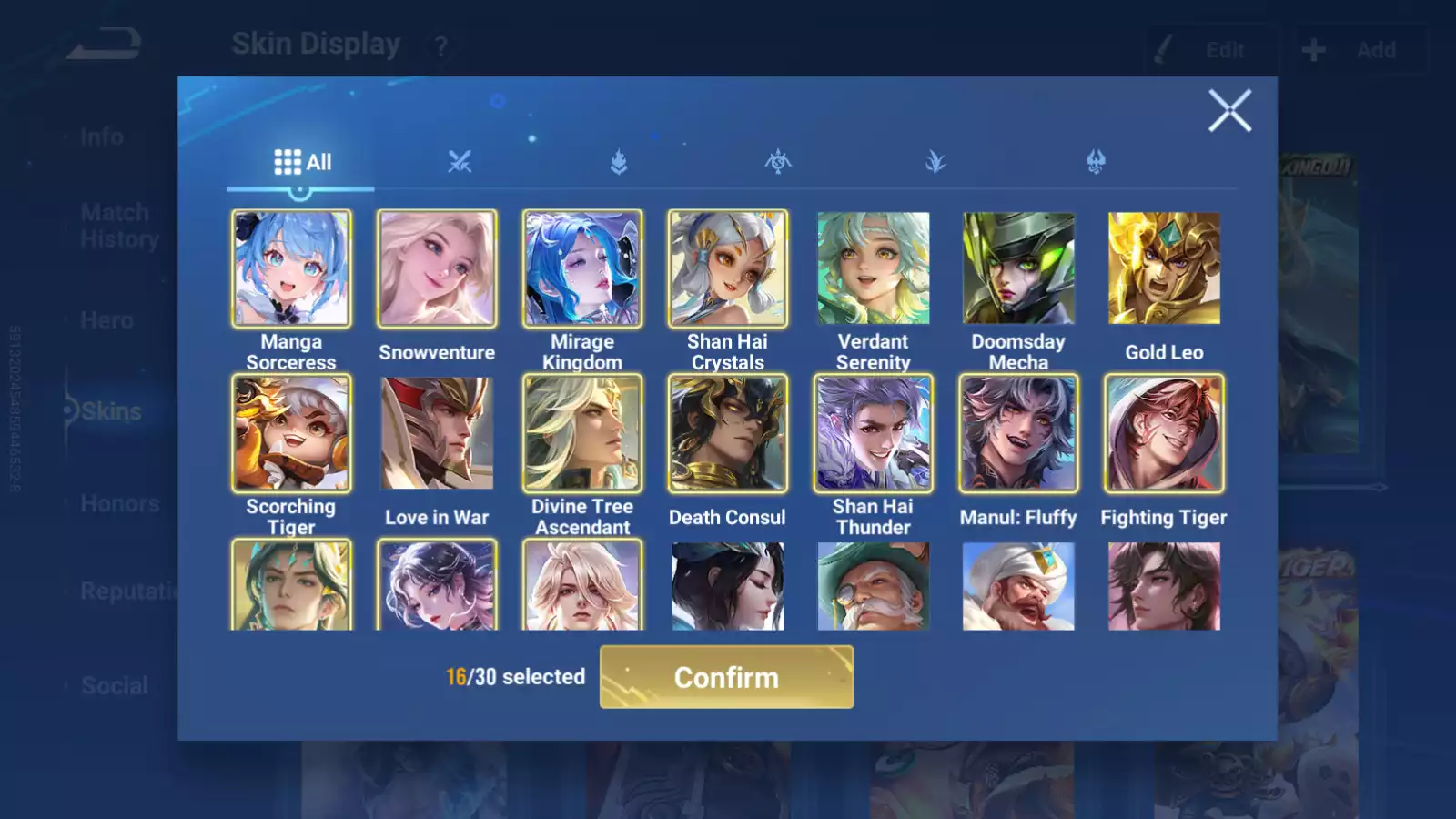Viewport: 1456px width, 819px height.
Task: Pick the Death Consul skin
Action: tap(728, 433)
